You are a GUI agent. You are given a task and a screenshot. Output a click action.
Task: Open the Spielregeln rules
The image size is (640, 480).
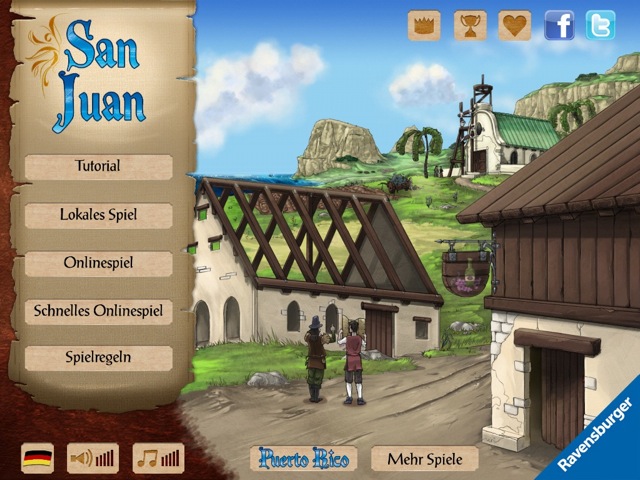click(x=98, y=358)
